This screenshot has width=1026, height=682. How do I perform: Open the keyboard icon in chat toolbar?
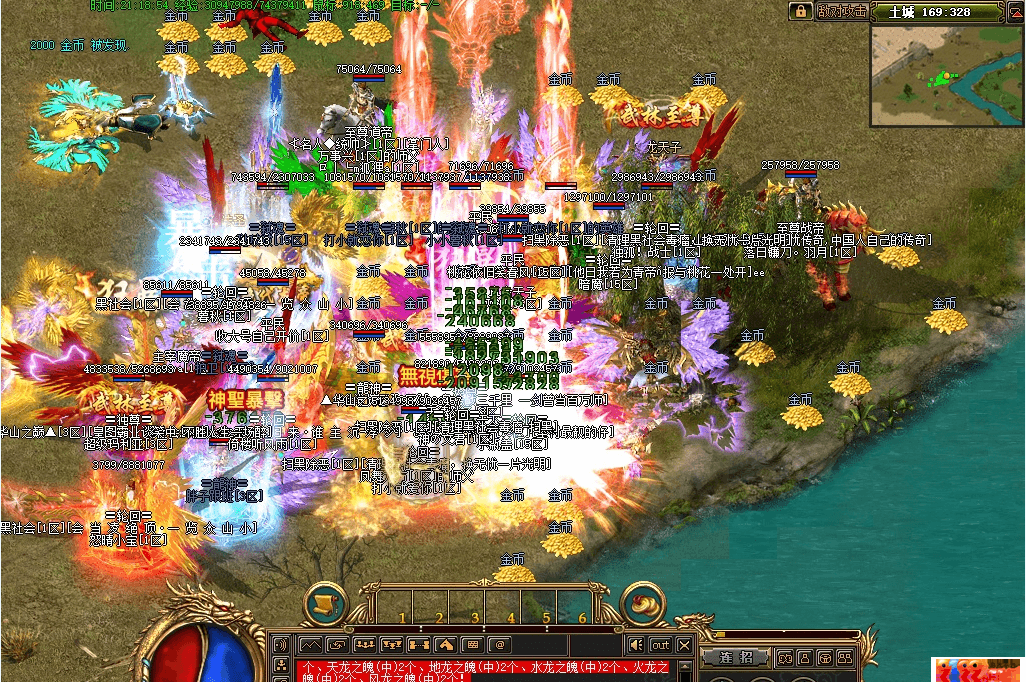click(472, 645)
